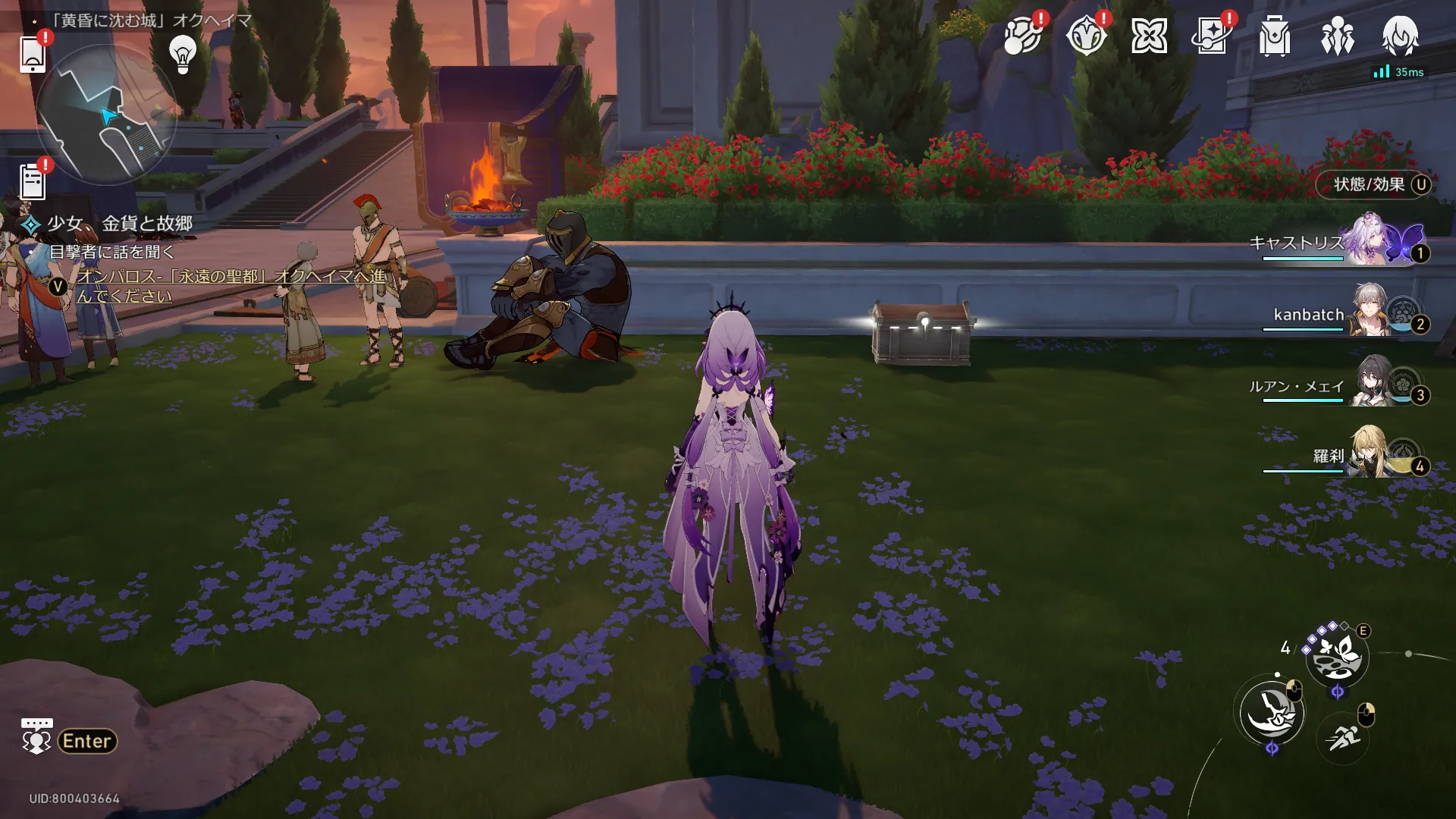Open the circular minimap
This screenshot has width=1456, height=819.
tap(106, 115)
